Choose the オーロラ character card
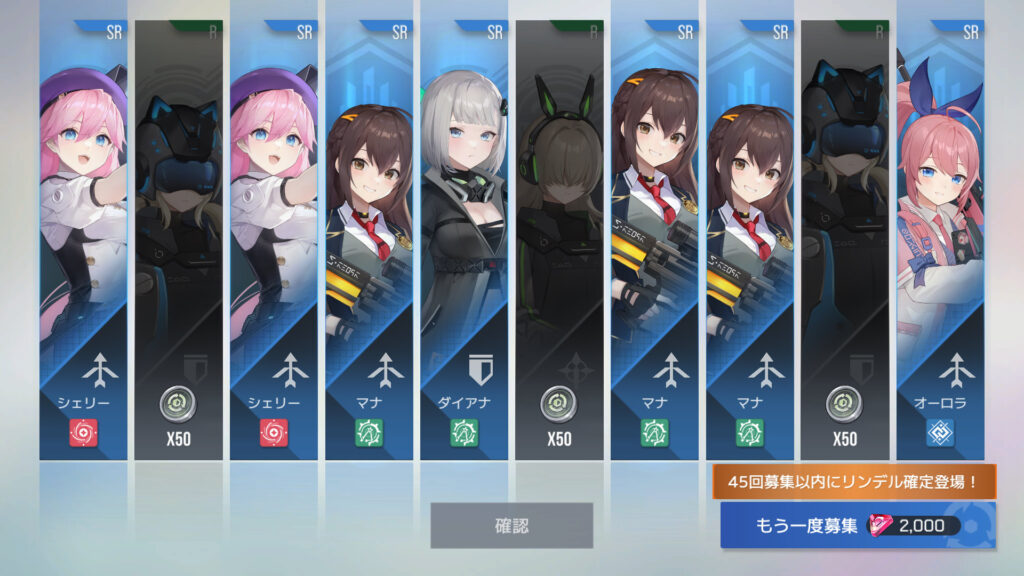This screenshot has height=576, width=1024. pos(940,240)
